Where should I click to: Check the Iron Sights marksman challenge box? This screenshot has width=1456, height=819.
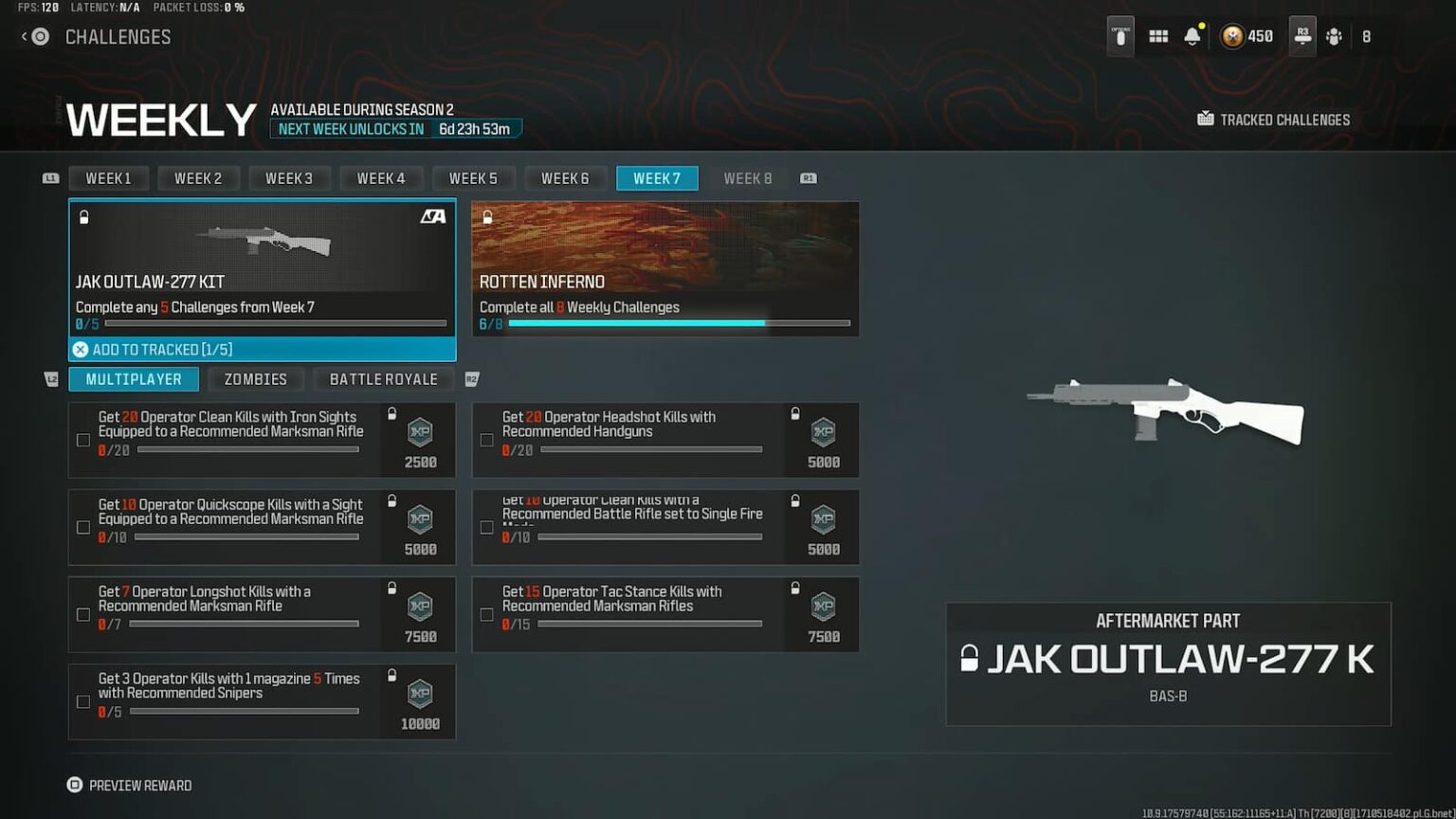pos(83,440)
